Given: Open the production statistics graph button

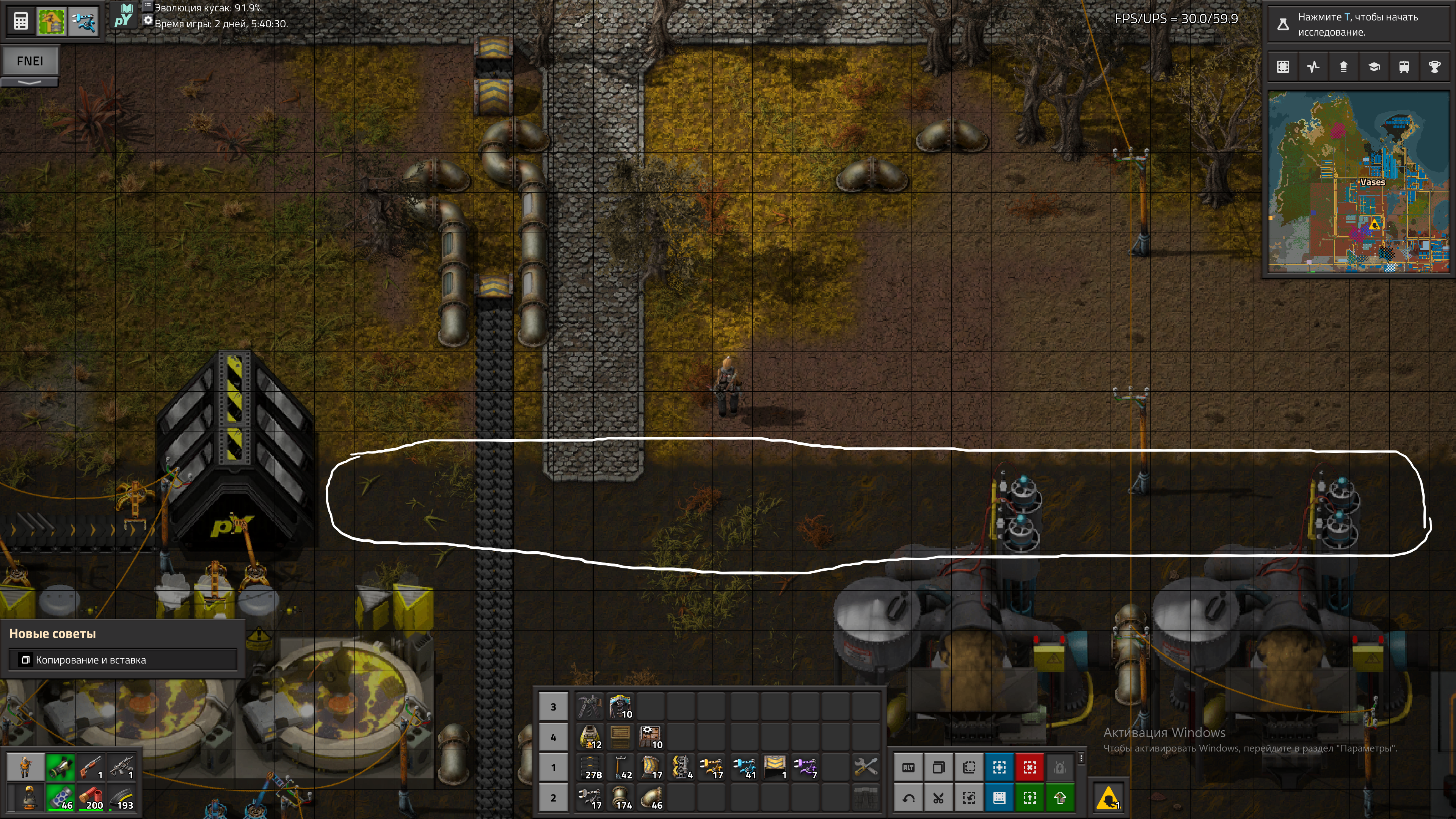Looking at the screenshot, I should pos(1313,67).
